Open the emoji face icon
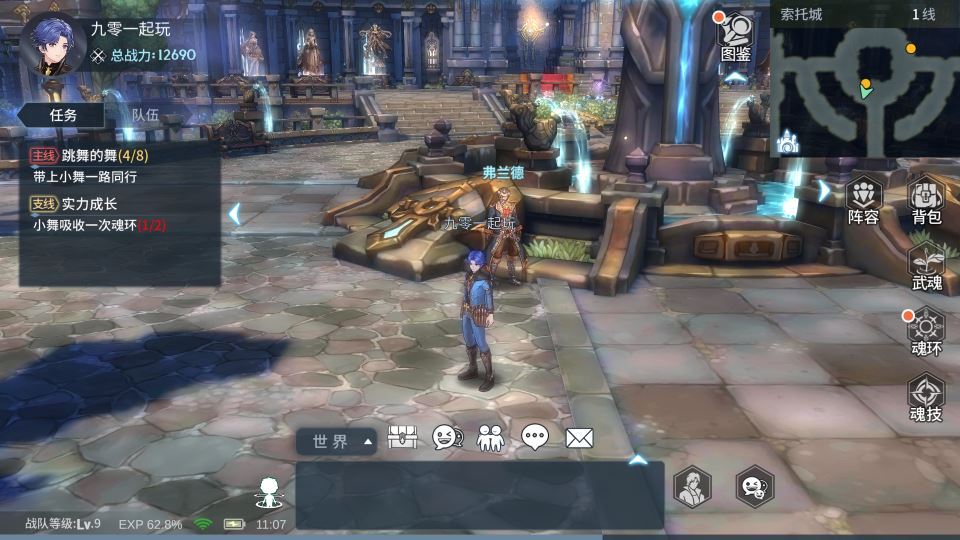960x540 pixels. 446,438
